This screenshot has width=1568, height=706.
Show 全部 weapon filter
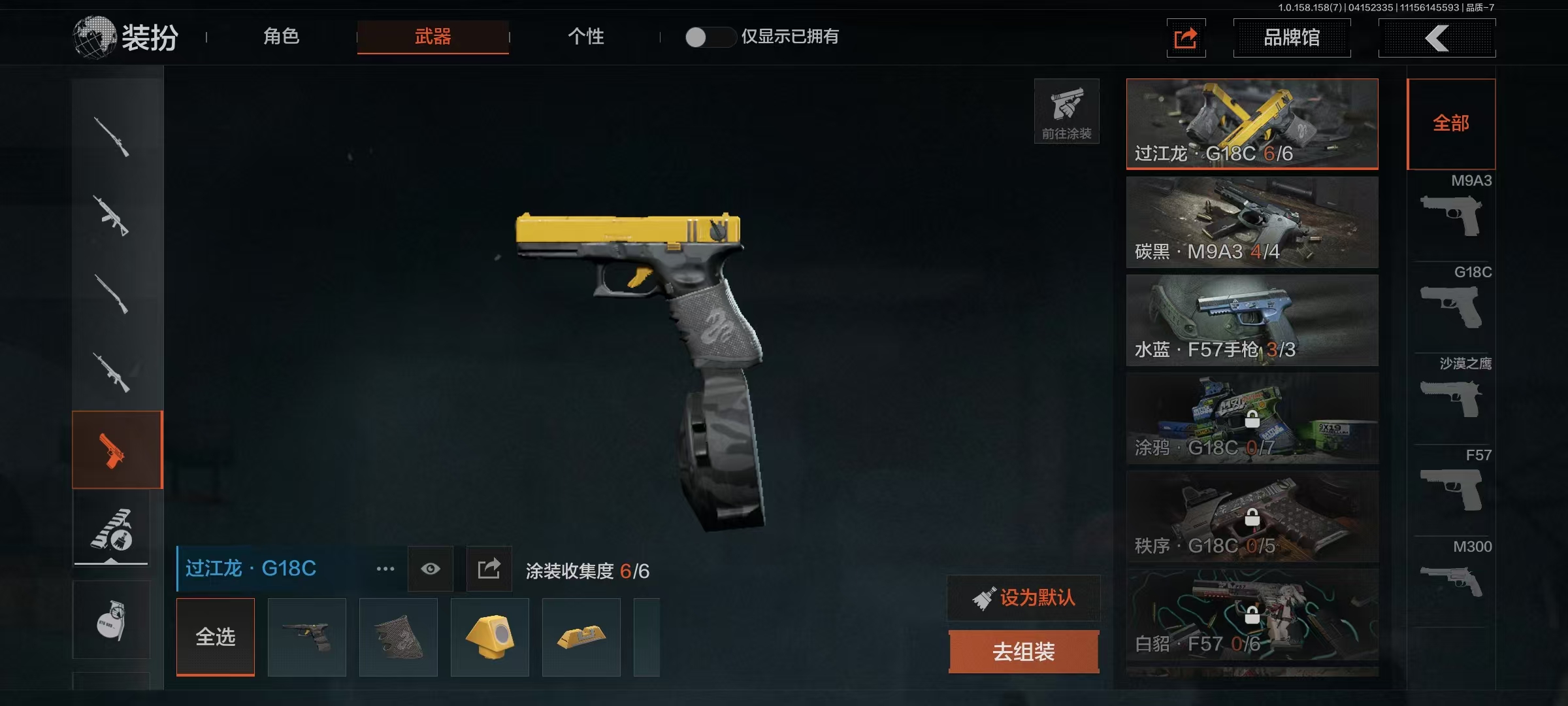pos(1451,124)
